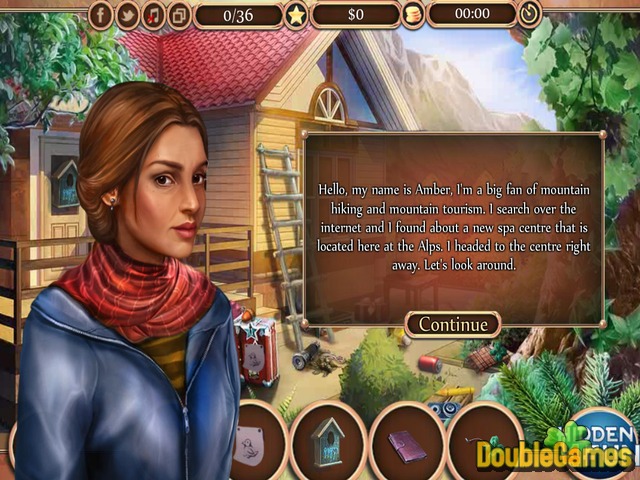Continue past Amber's introduction dialogue
Screen dimensions: 640x480
click(x=453, y=324)
